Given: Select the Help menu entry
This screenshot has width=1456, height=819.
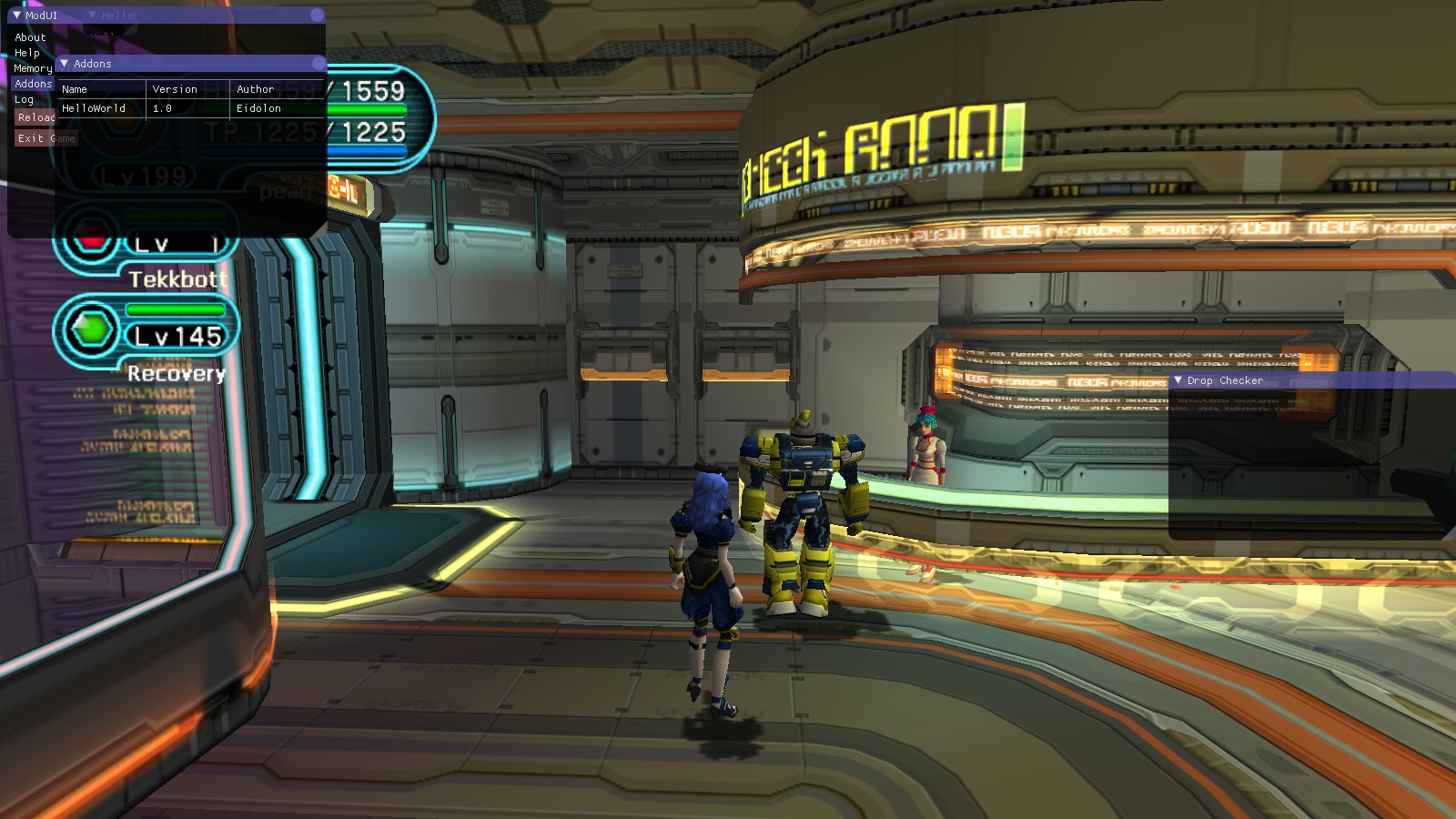Looking at the screenshot, I should pos(27,53).
